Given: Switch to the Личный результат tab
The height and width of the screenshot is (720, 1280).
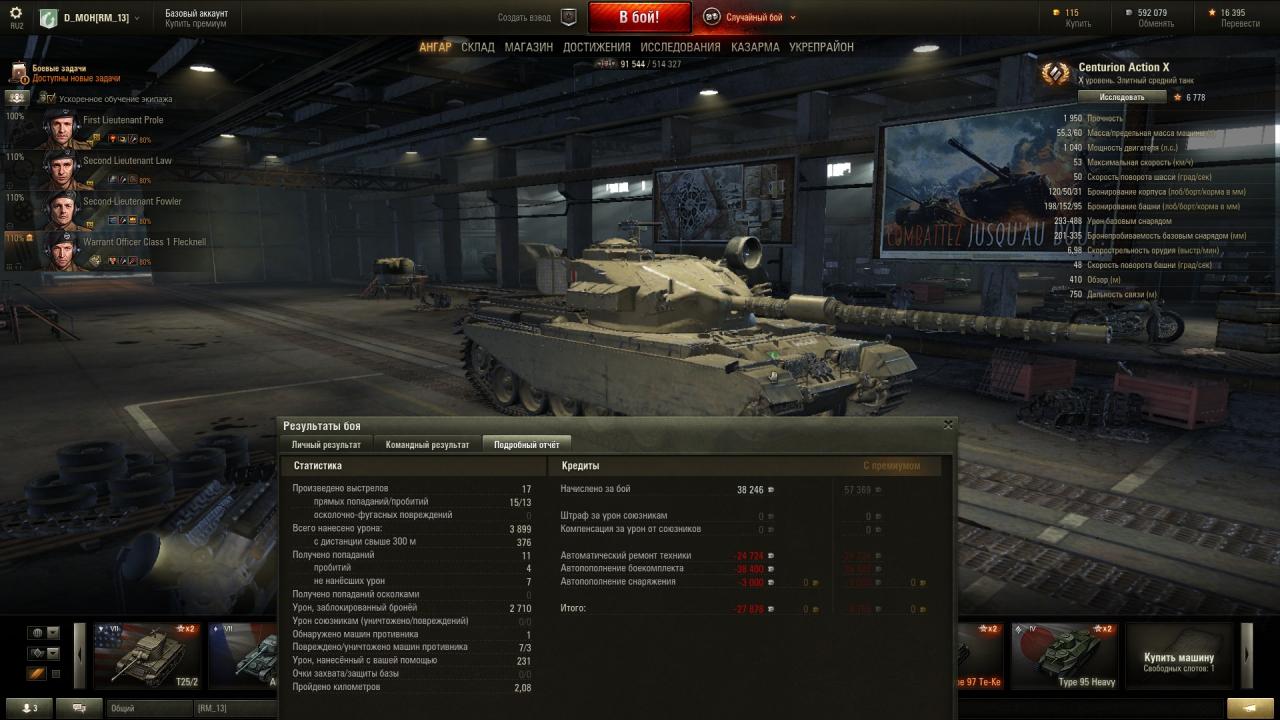Looking at the screenshot, I should click(326, 444).
